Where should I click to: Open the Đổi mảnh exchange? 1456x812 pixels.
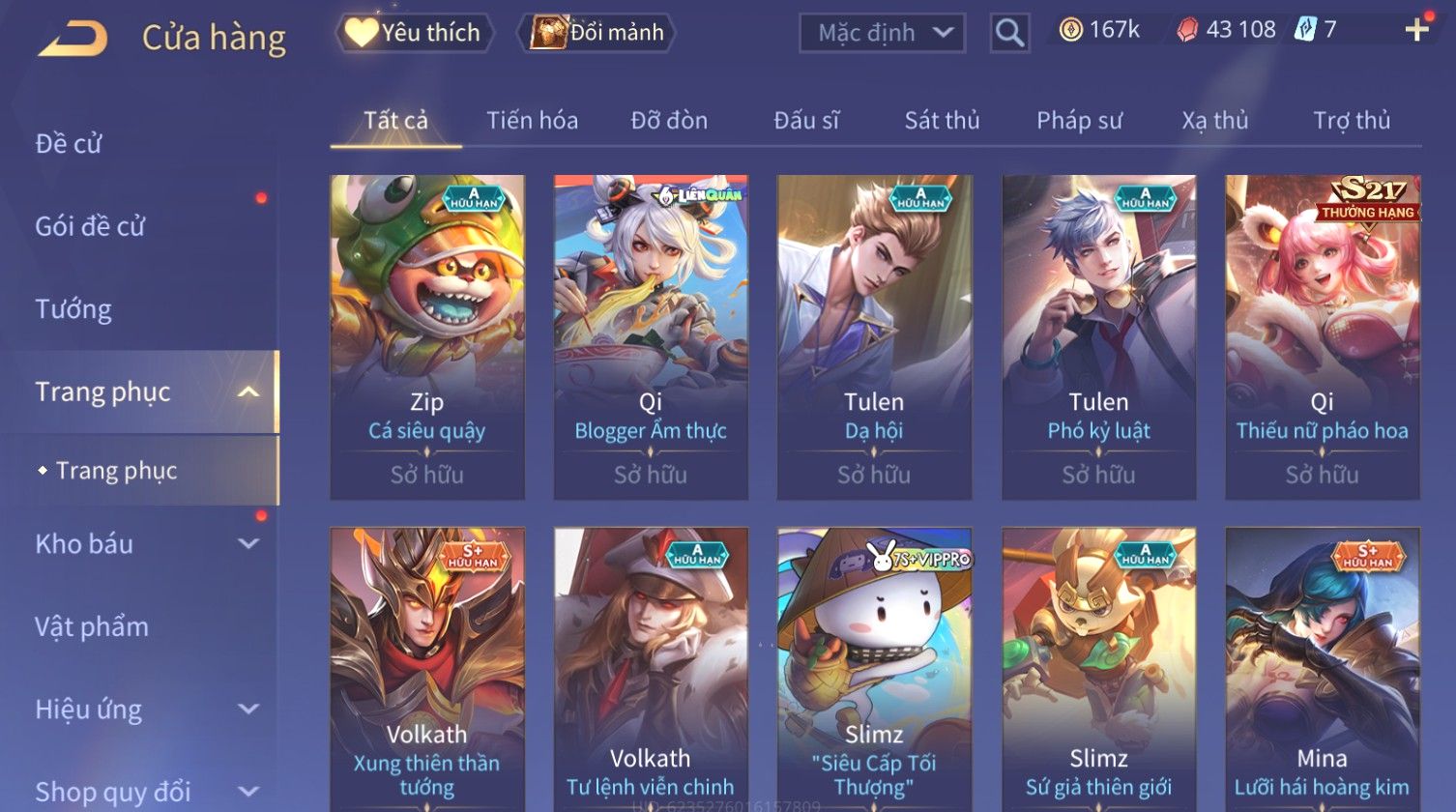(x=597, y=33)
